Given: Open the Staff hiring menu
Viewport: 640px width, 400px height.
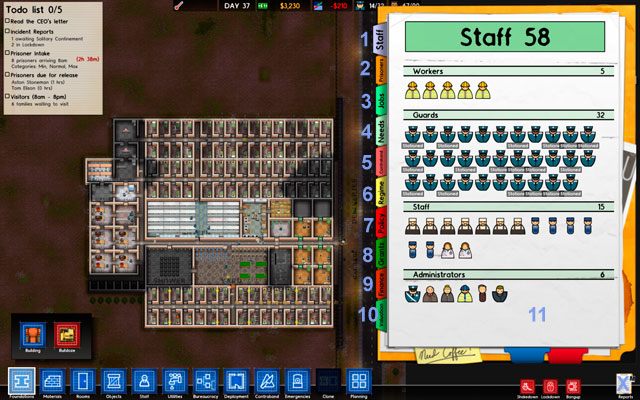Looking at the screenshot, I should pos(144,381).
